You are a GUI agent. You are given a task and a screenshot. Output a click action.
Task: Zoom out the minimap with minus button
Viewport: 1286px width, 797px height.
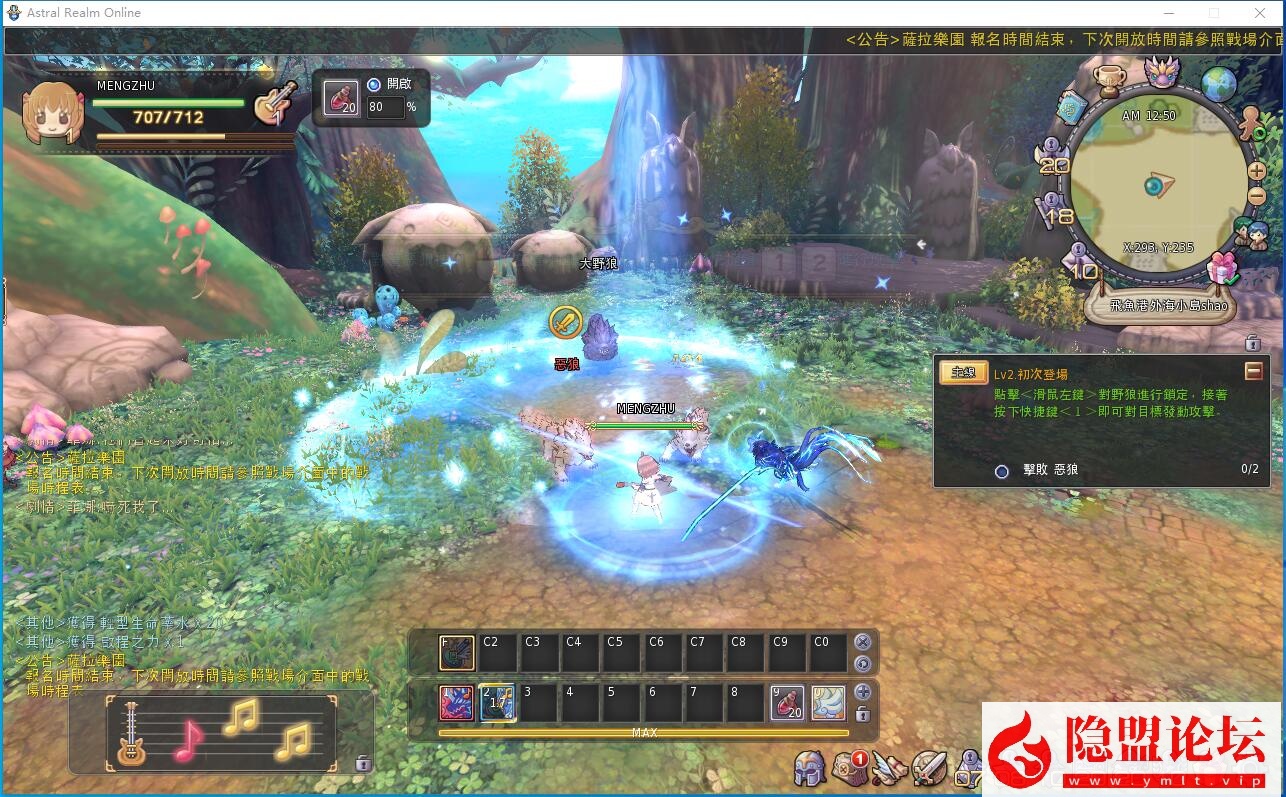pos(1257,194)
